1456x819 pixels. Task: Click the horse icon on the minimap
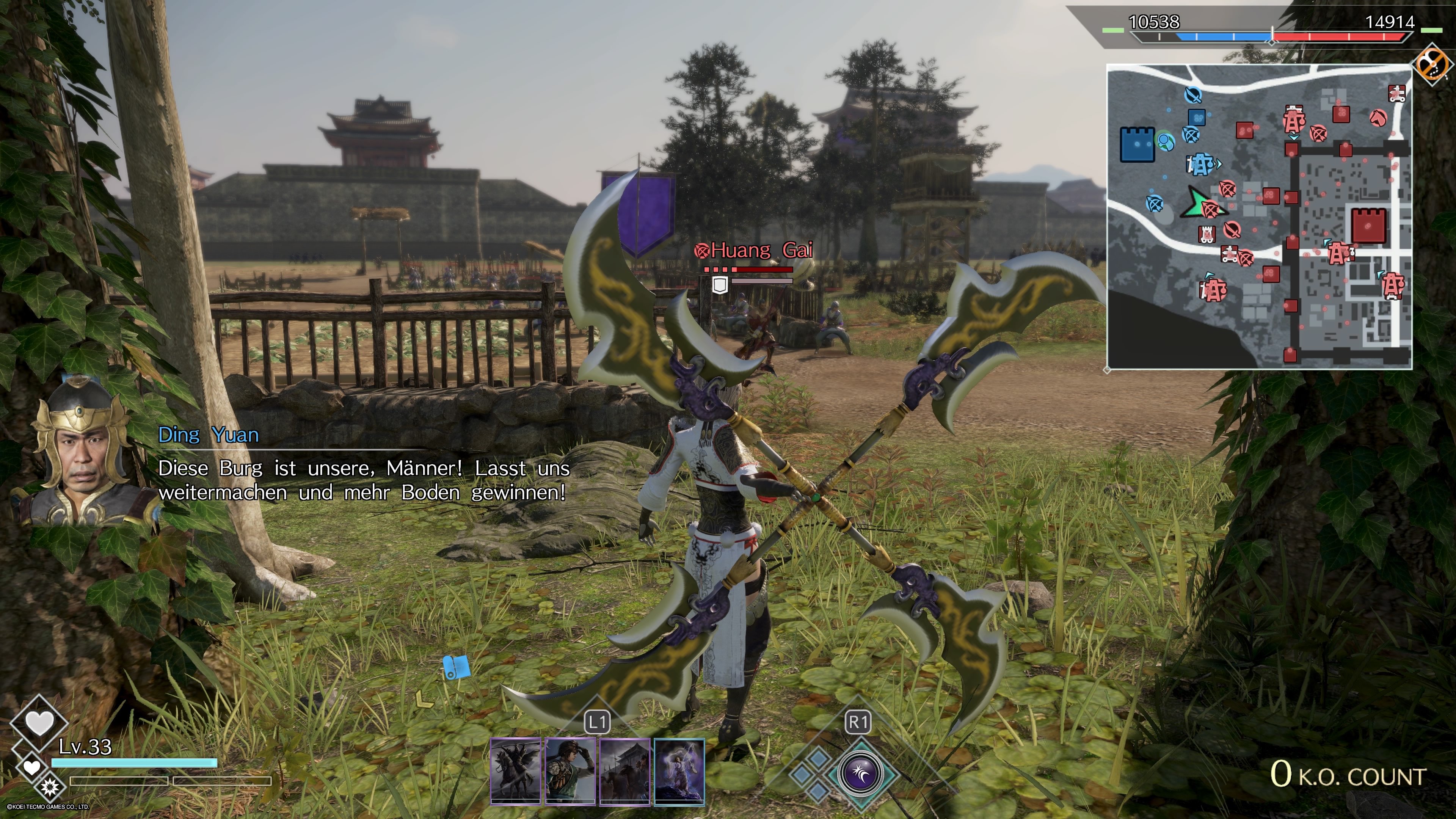pyautogui.click(x=1379, y=119)
